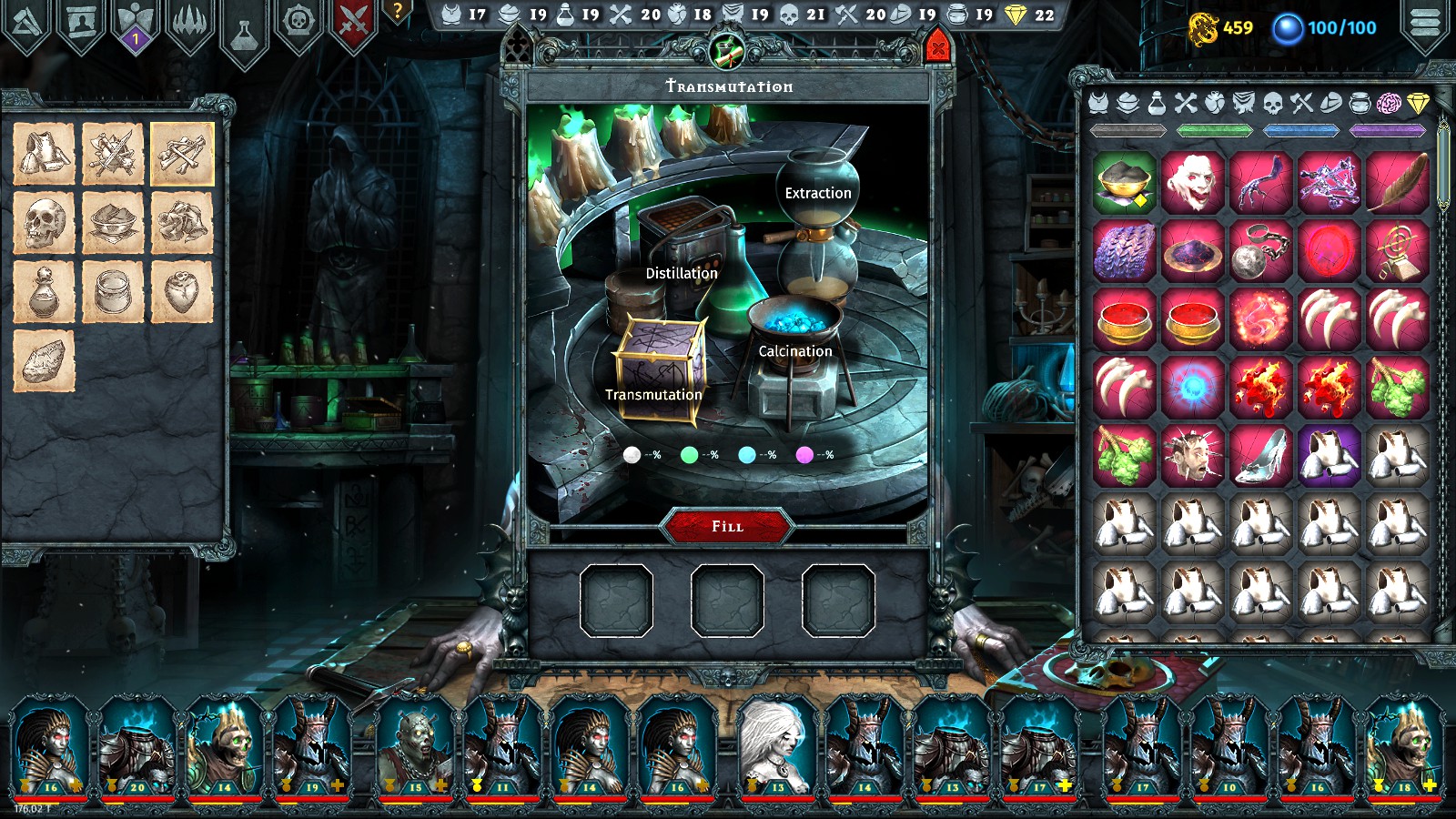Image resolution: width=1456 pixels, height=819 pixels.
Task: Filter inventory with the pink brain icon
Action: (x=1390, y=104)
